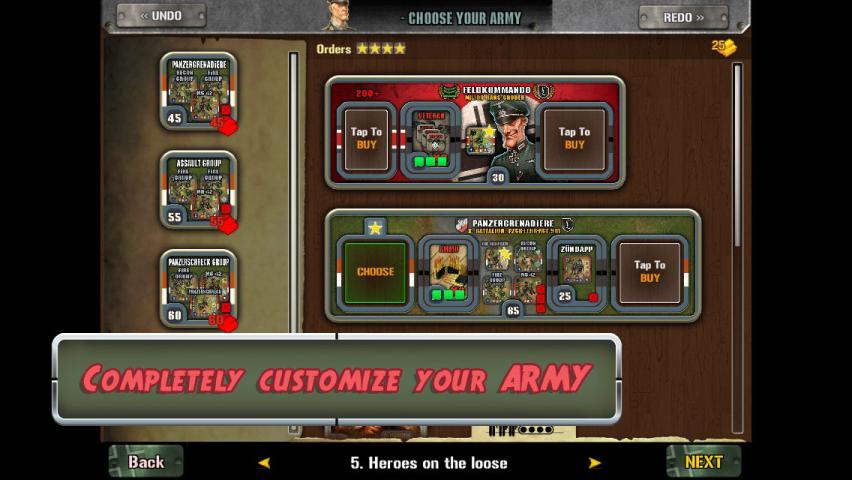This screenshot has width=852, height=480.
Task: Click the Zündapp motorcycle card
Action: click(x=577, y=269)
